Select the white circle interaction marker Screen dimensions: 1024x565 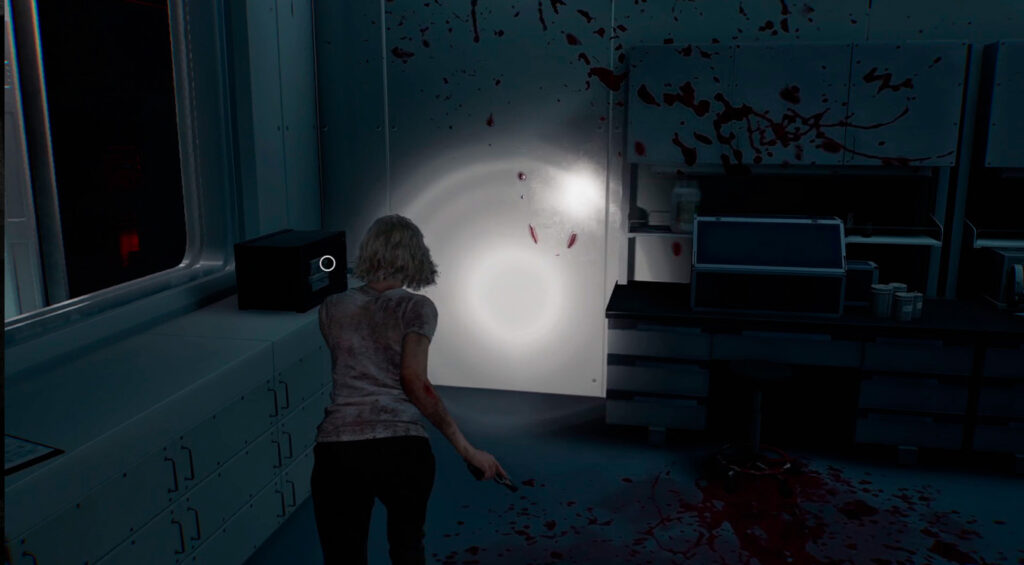tap(327, 264)
